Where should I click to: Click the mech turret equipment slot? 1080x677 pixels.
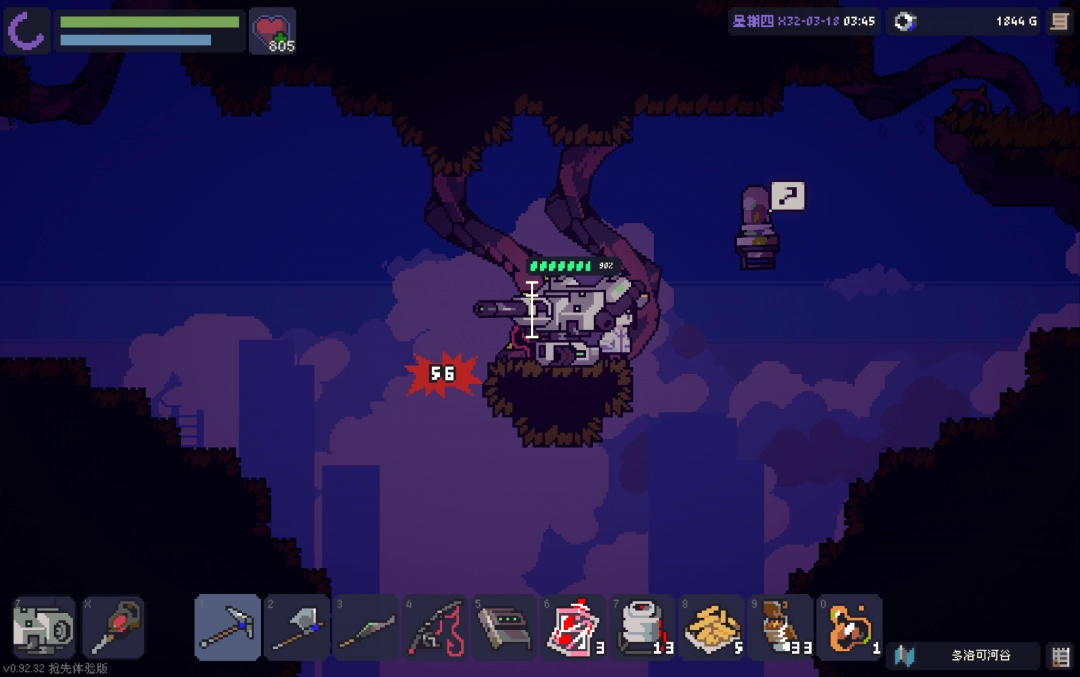[43, 628]
